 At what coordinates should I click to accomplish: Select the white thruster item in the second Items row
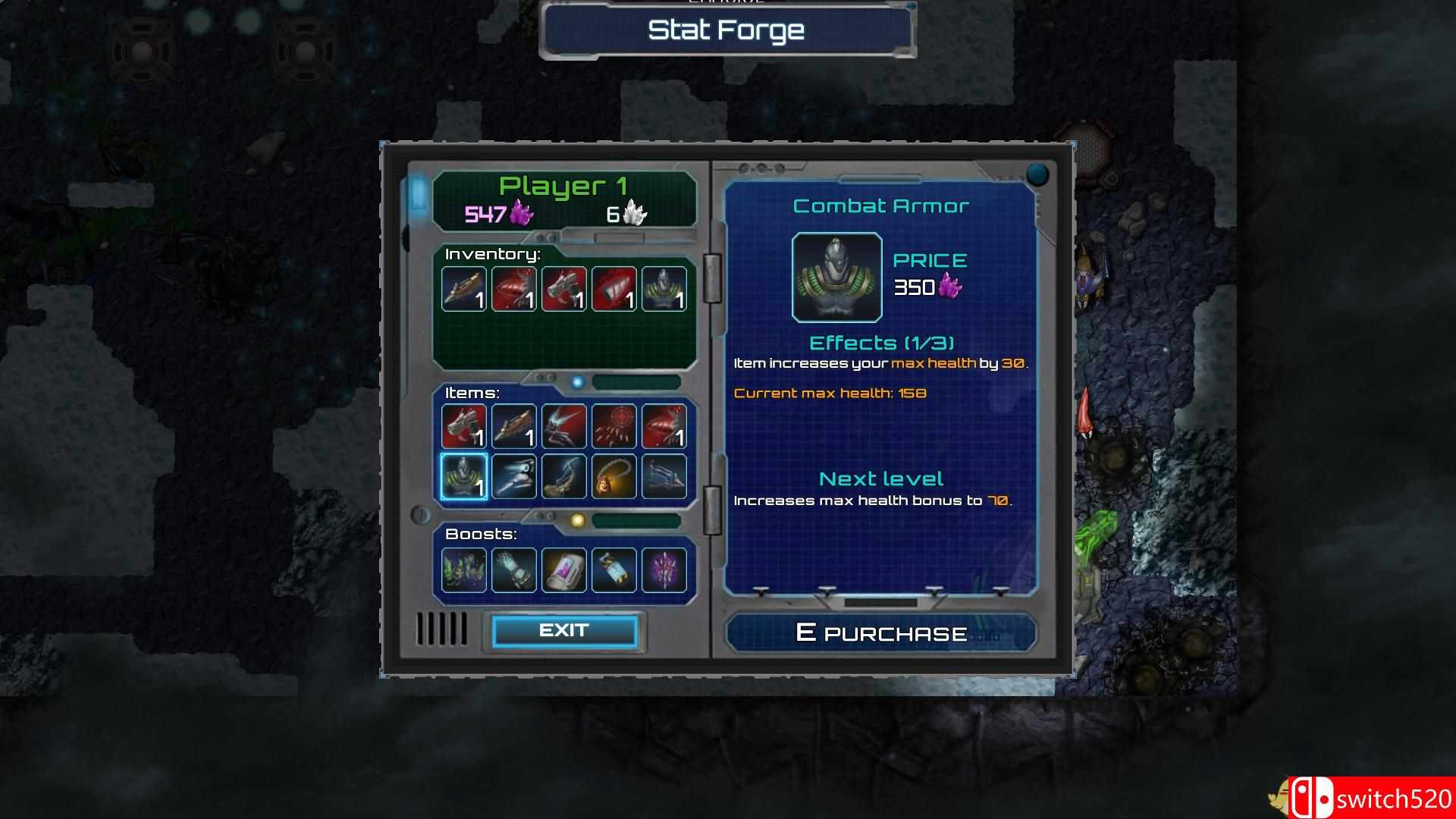tap(513, 478)
